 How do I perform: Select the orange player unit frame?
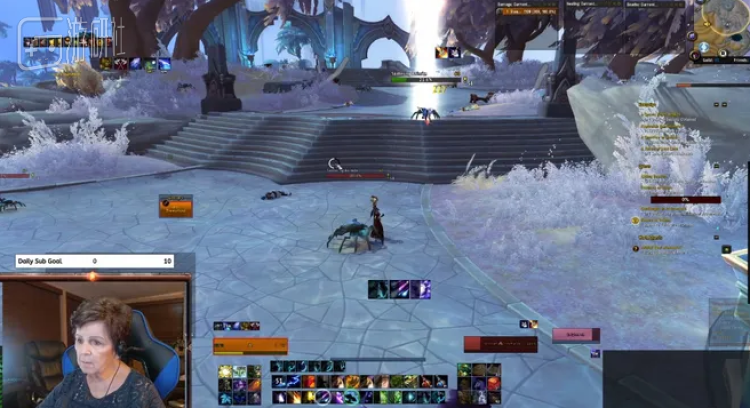point(250,346)
